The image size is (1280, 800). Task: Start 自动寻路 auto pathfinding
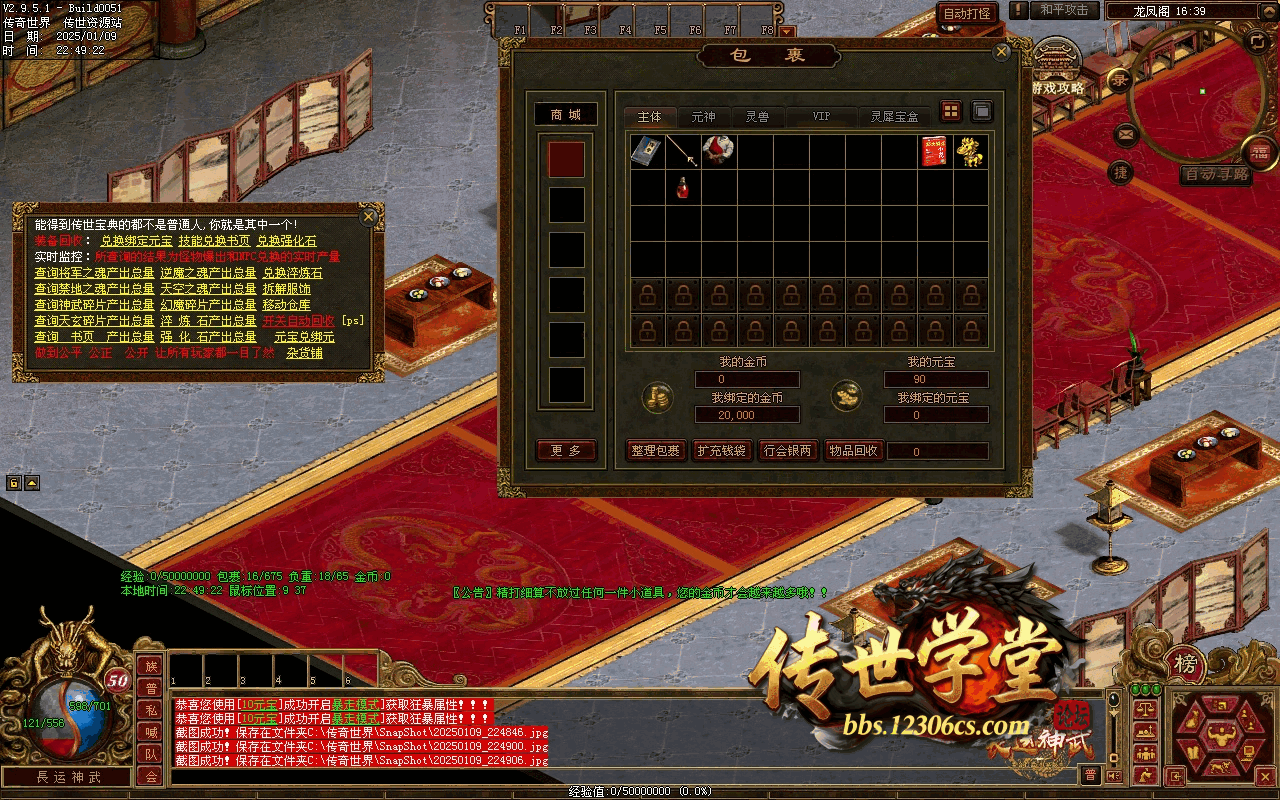click(1215, 174)
